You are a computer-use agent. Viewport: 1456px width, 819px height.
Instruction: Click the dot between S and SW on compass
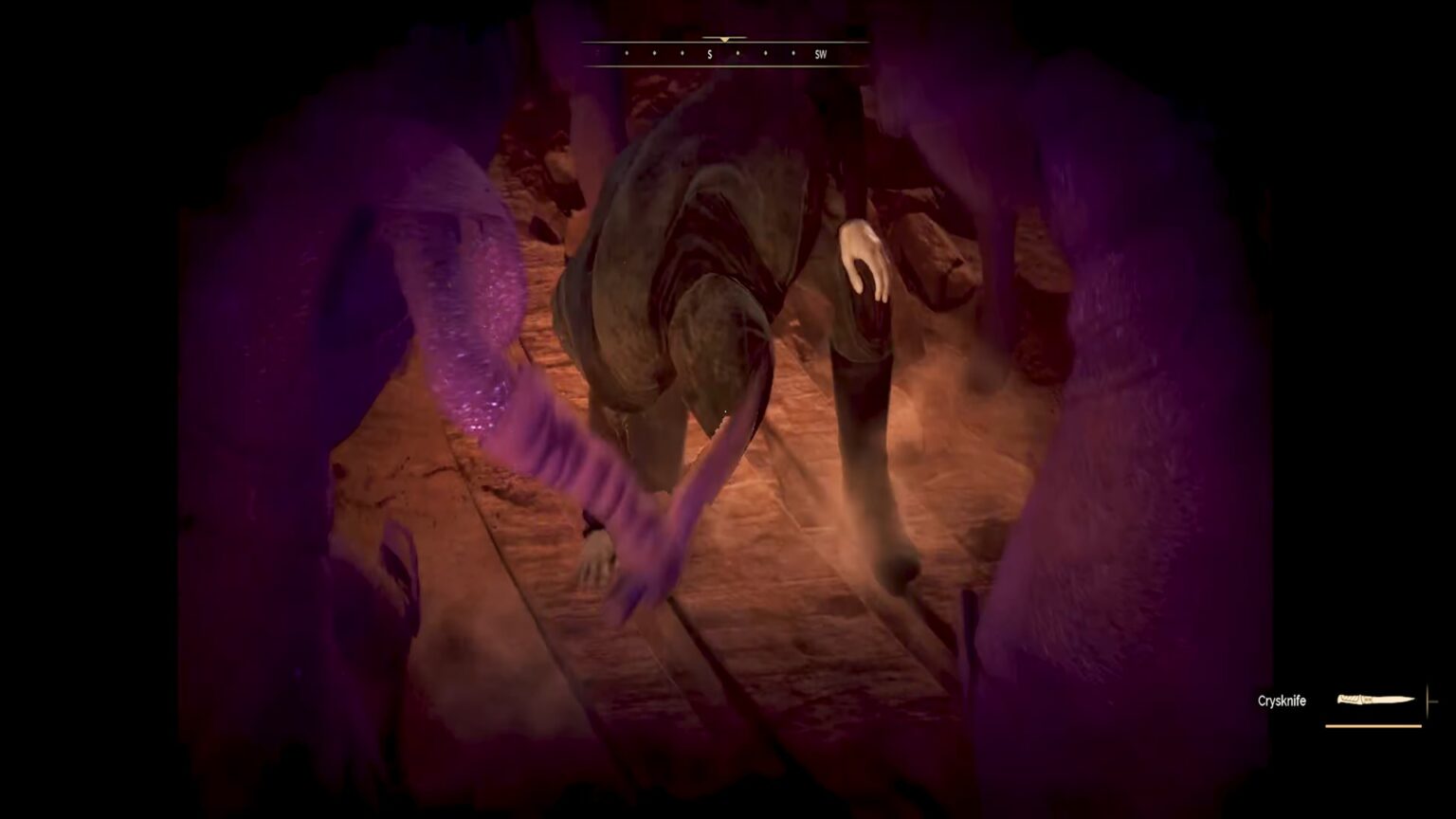(x=737, y=54)
